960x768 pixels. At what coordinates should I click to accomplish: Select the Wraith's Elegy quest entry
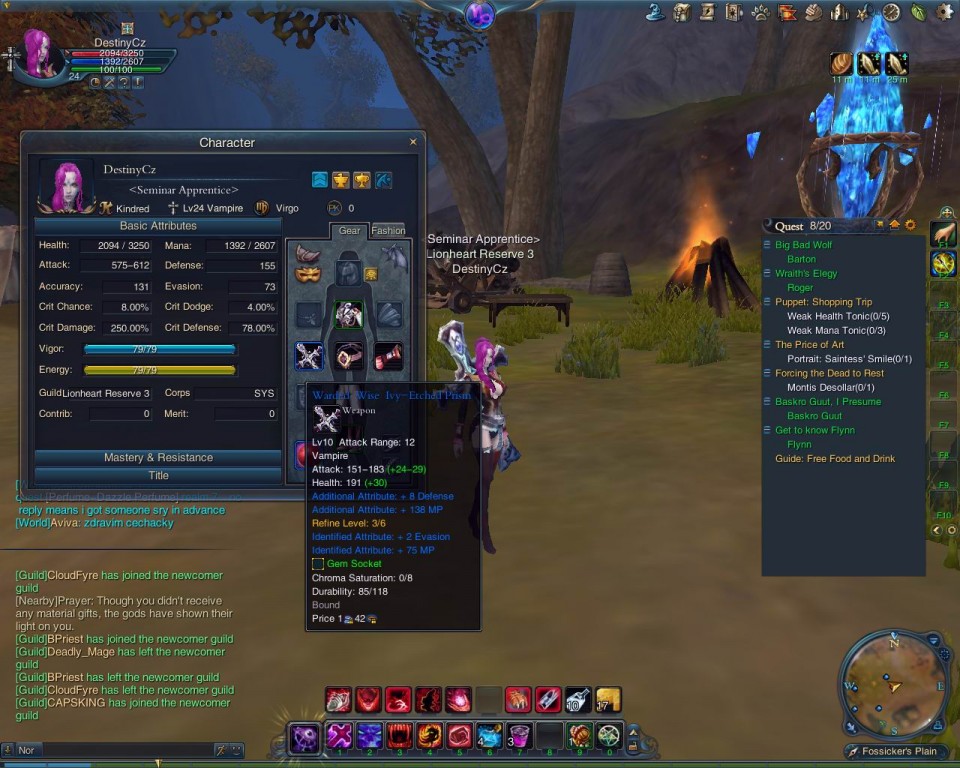pos(805,273)
